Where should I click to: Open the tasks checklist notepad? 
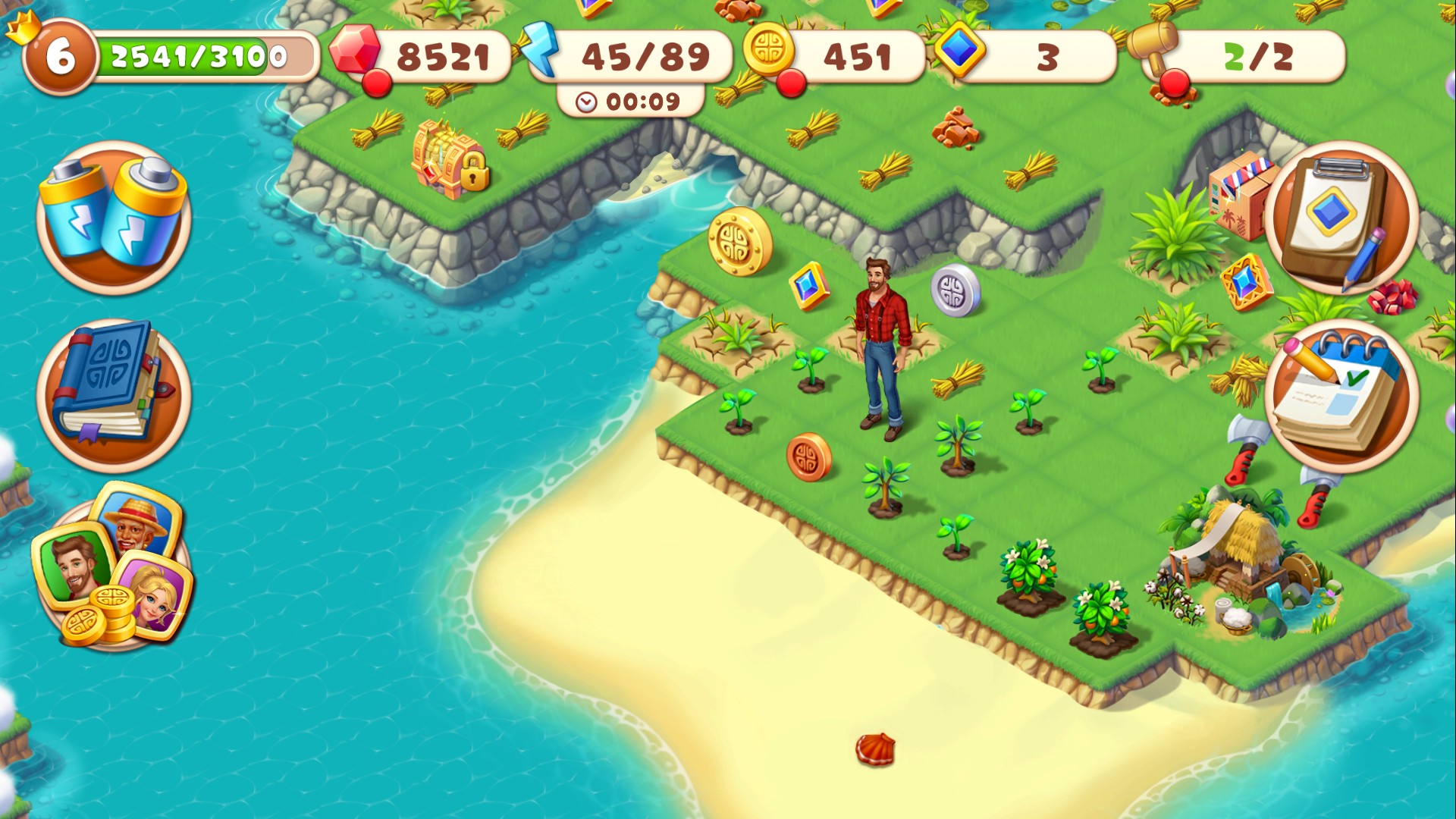pos(1346,394)
